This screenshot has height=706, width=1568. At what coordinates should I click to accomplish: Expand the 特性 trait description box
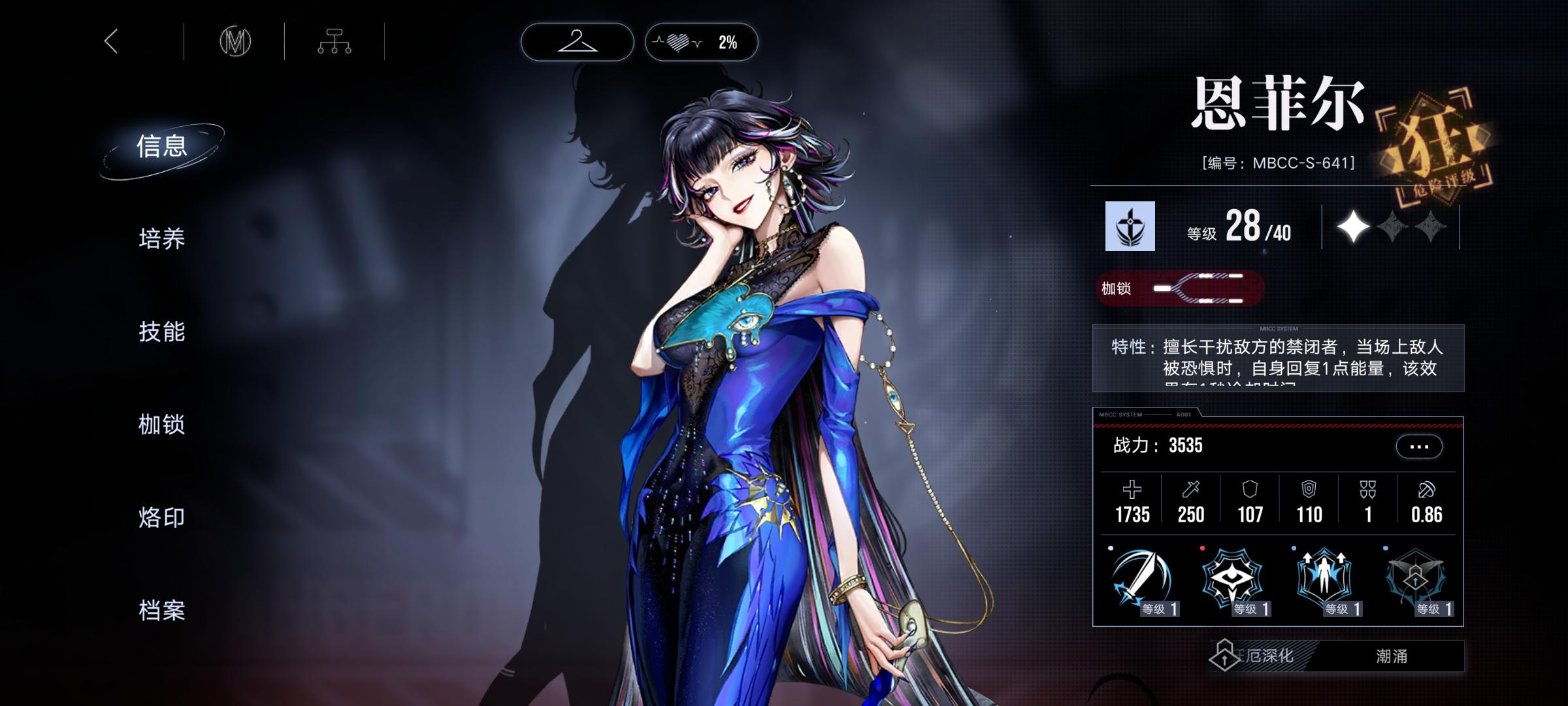tap(1278, 358)
